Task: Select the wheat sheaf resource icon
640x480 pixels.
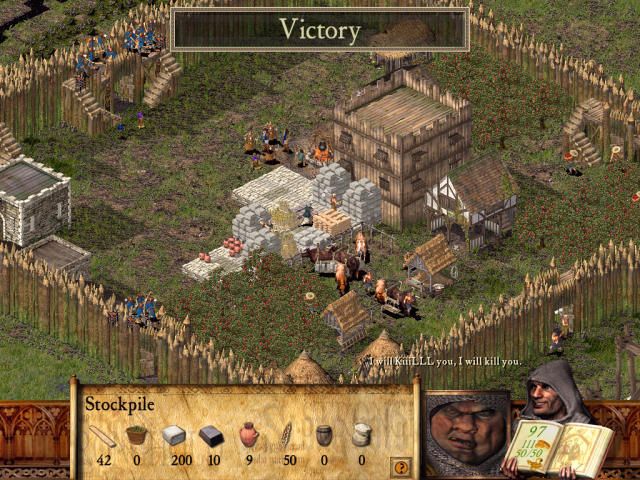Action: tap(286, 435)
